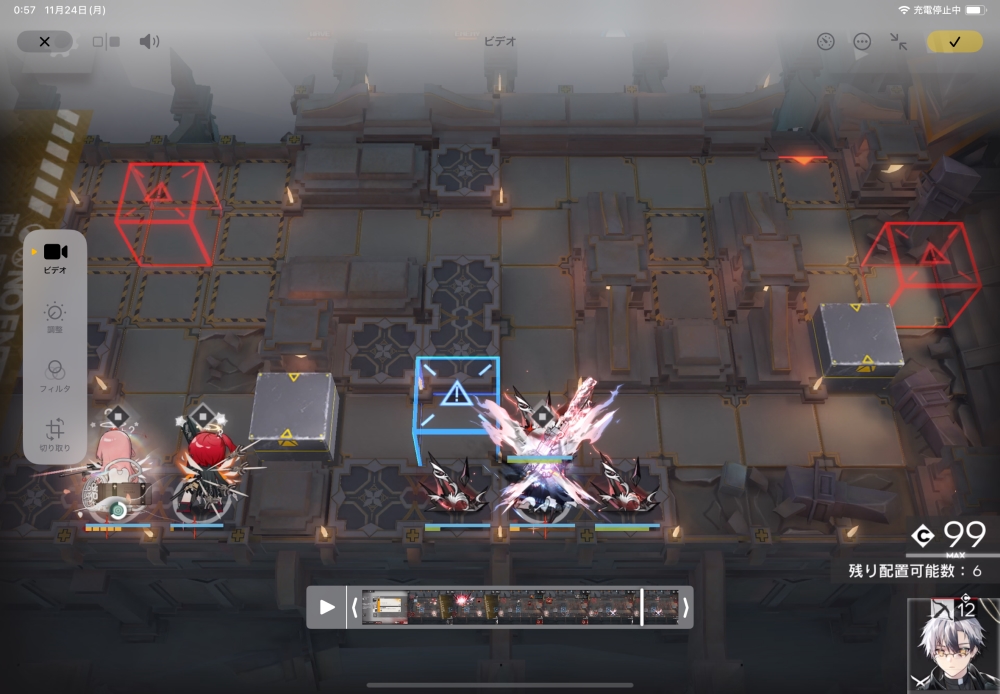Click the white playhead marker on the filmstrip
The height and width of the screenshot is (694, 1000).
click(642, 607)
